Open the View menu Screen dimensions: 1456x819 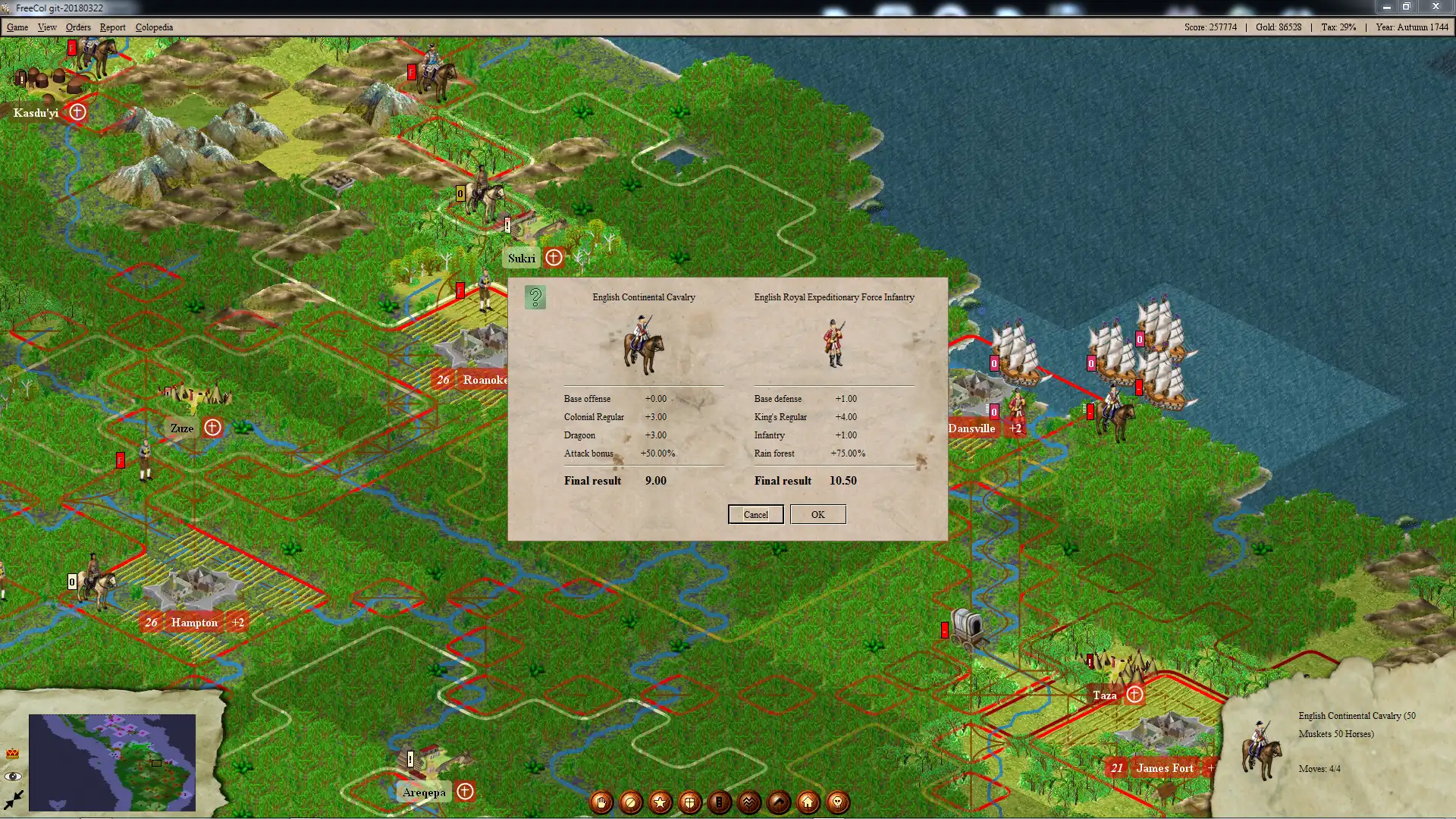click(x=47, y=27)
